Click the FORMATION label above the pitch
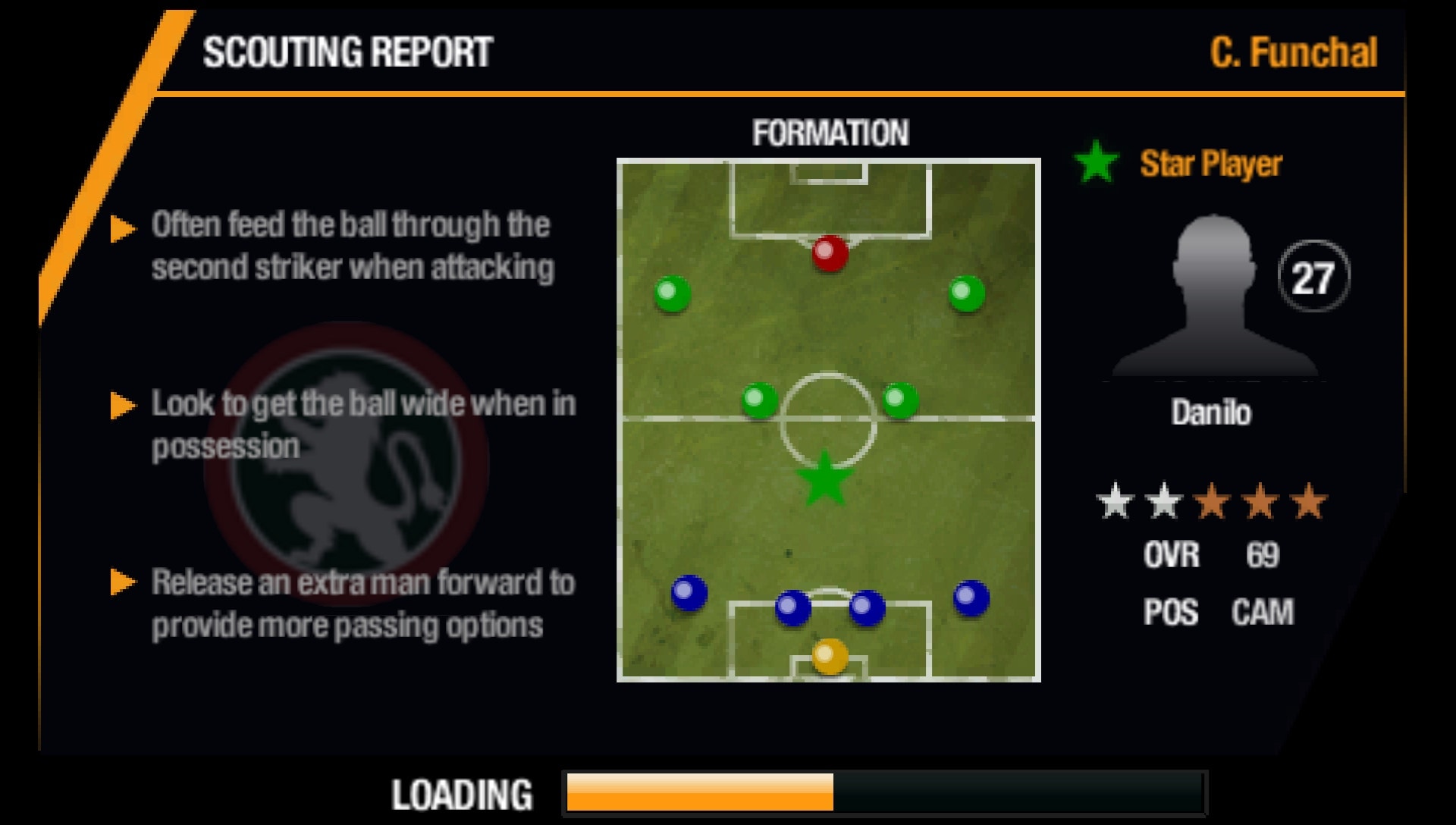The image size is (1456, 825). (x=829, y=132)
